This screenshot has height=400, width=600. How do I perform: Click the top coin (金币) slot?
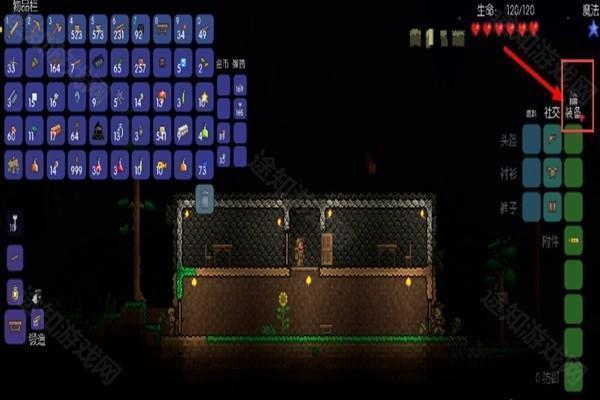tap(224, 84)
